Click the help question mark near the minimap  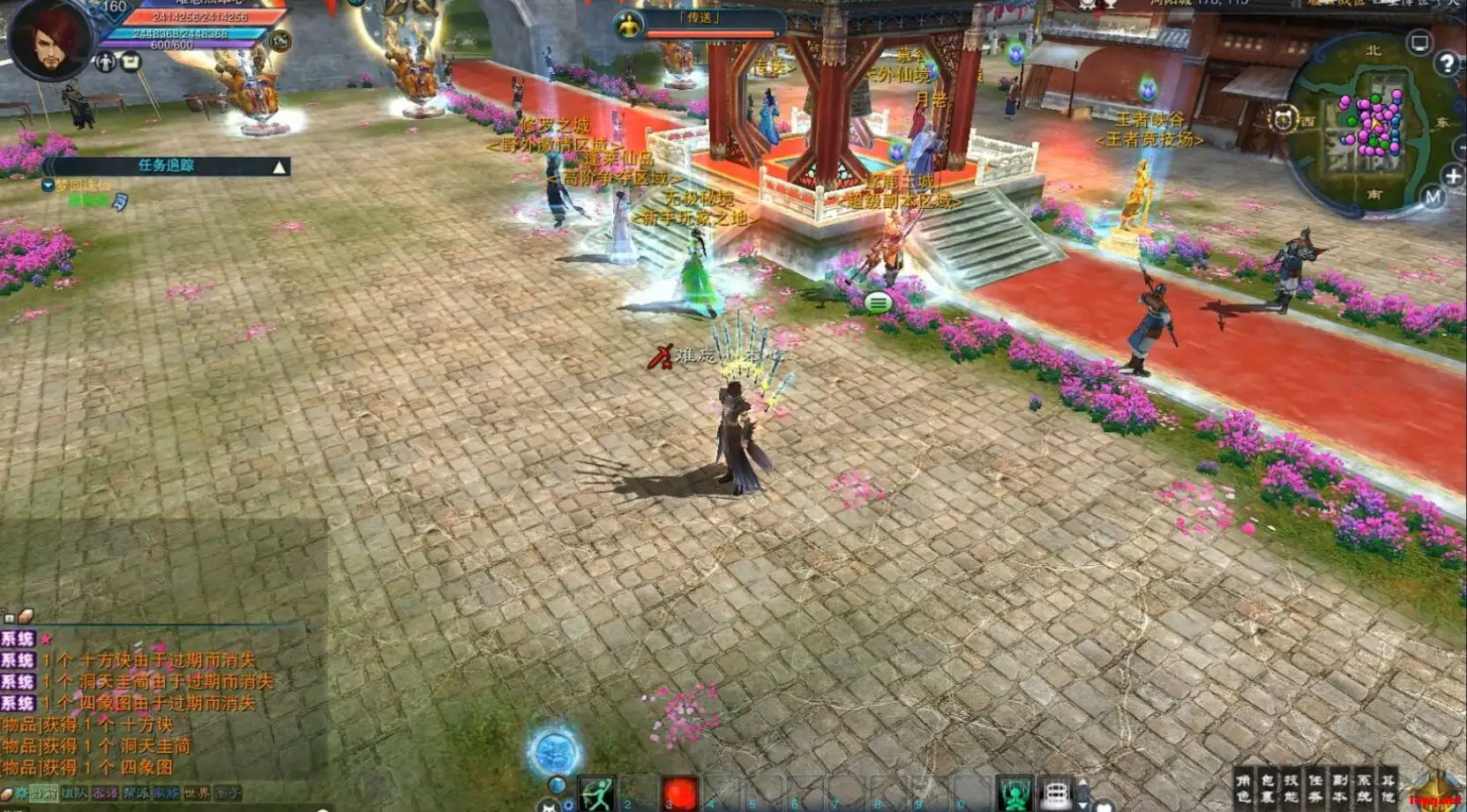pyautogui.click(x=1448, y=62)
